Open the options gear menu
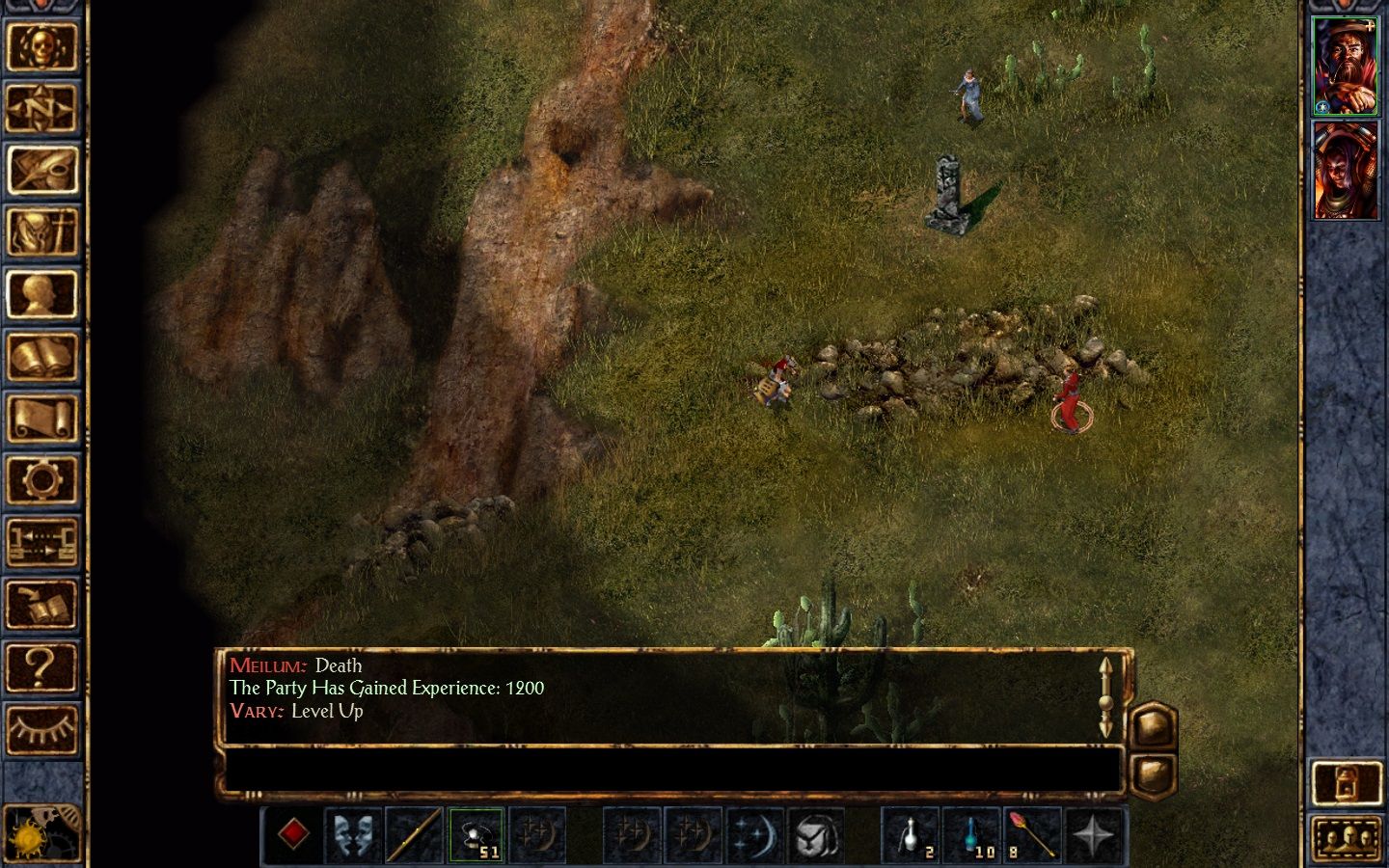Screen dimensions: 1389x868 pos(41,480)
